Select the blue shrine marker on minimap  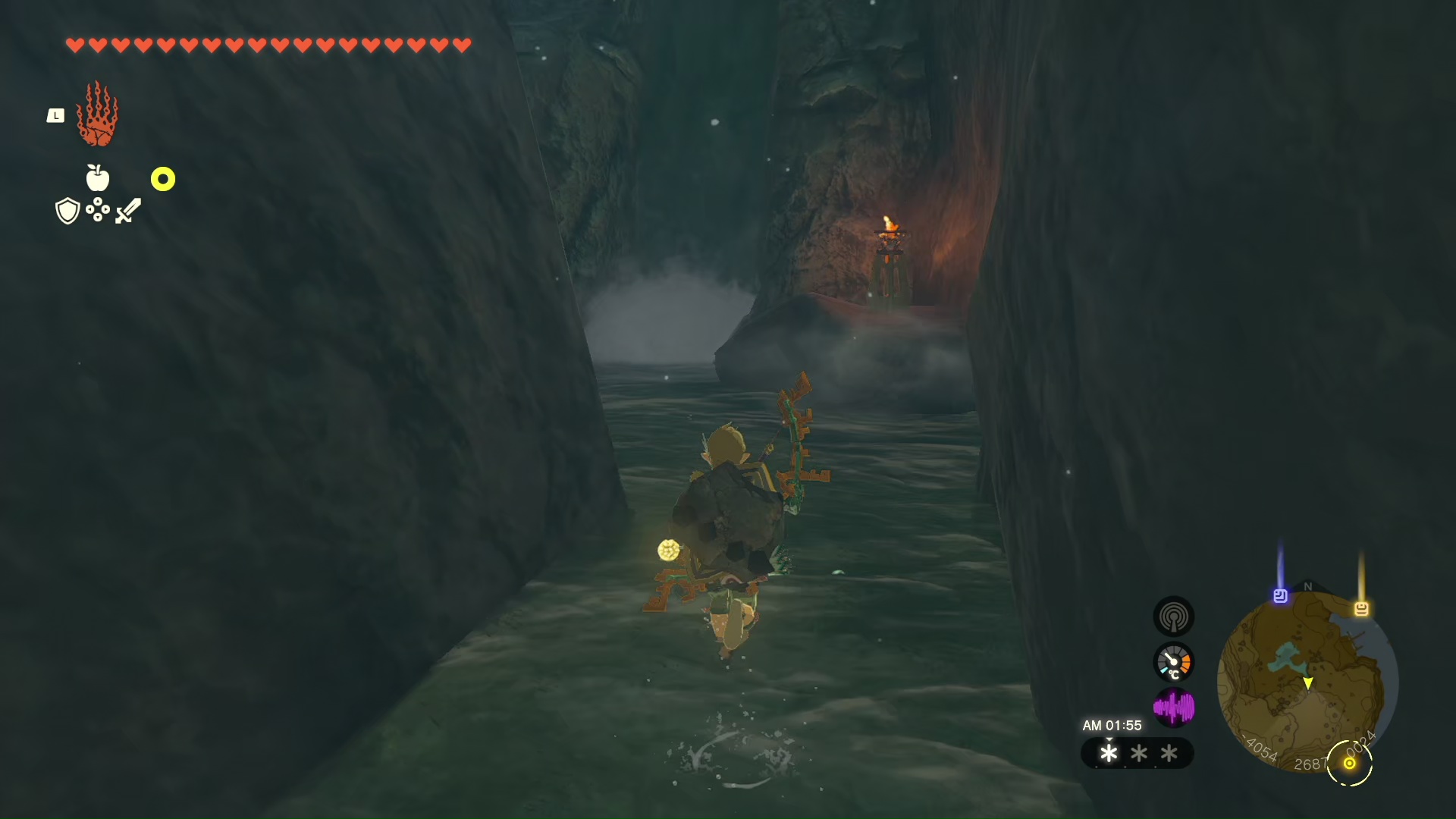(1280, 596)
